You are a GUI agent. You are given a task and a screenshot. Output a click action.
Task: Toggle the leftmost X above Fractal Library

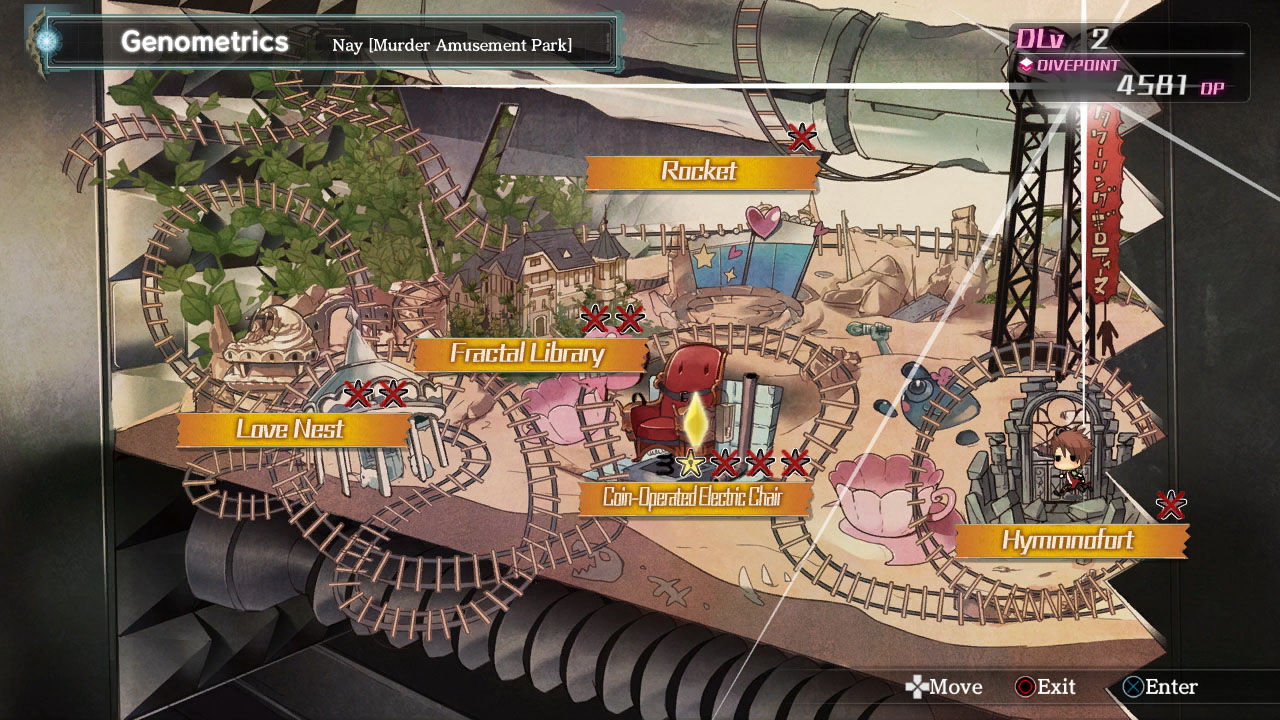point(595,320)
